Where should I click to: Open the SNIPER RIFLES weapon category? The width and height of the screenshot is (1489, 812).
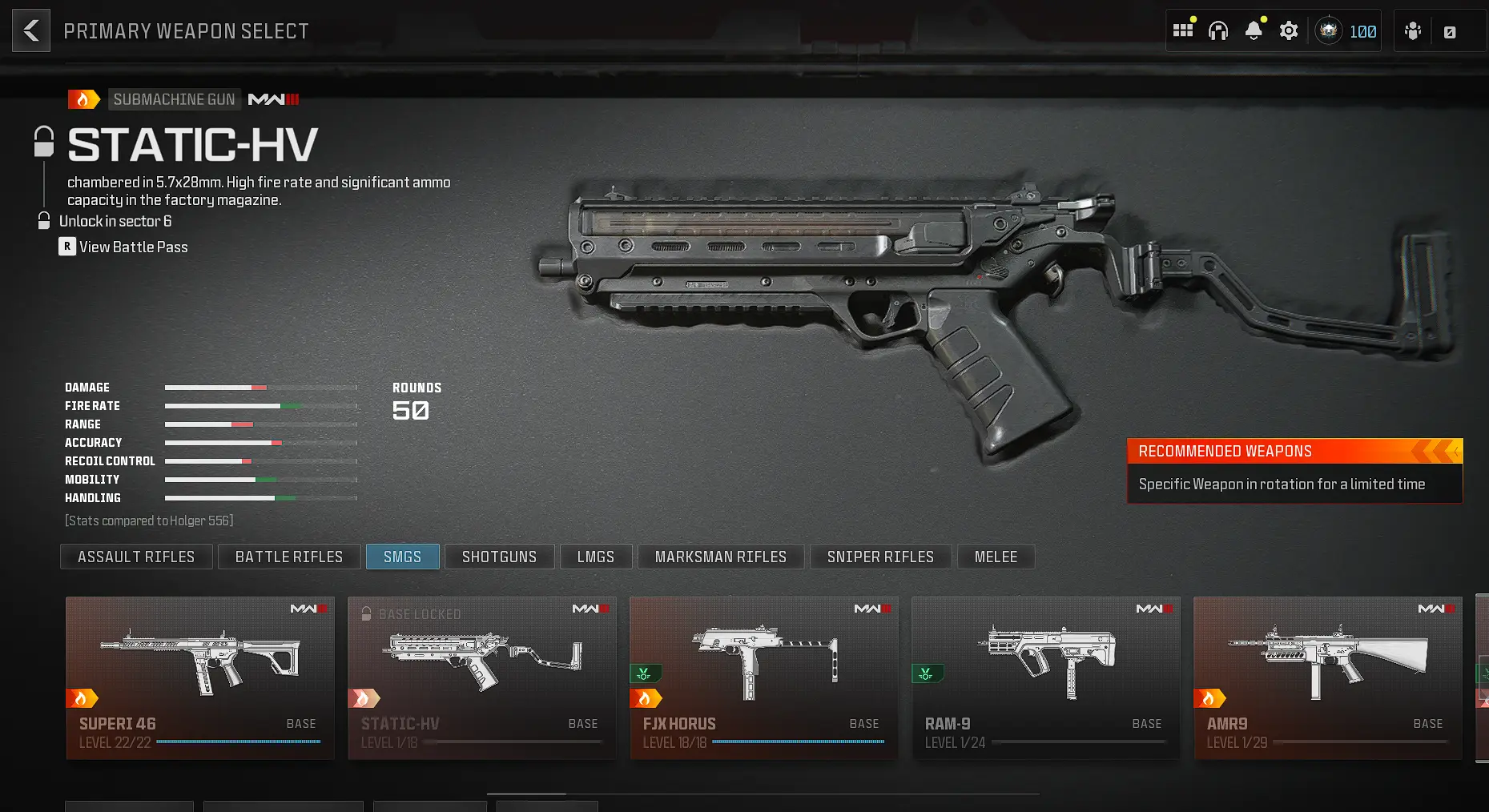tap(880, 557)
